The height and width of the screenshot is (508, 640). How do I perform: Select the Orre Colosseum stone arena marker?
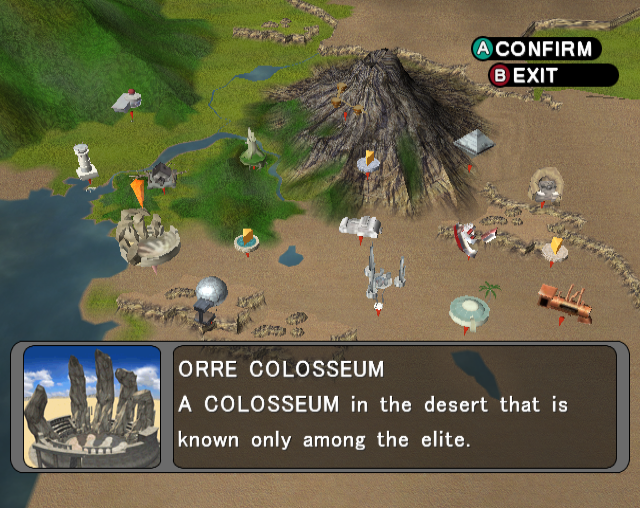click(x=147, y=238)
